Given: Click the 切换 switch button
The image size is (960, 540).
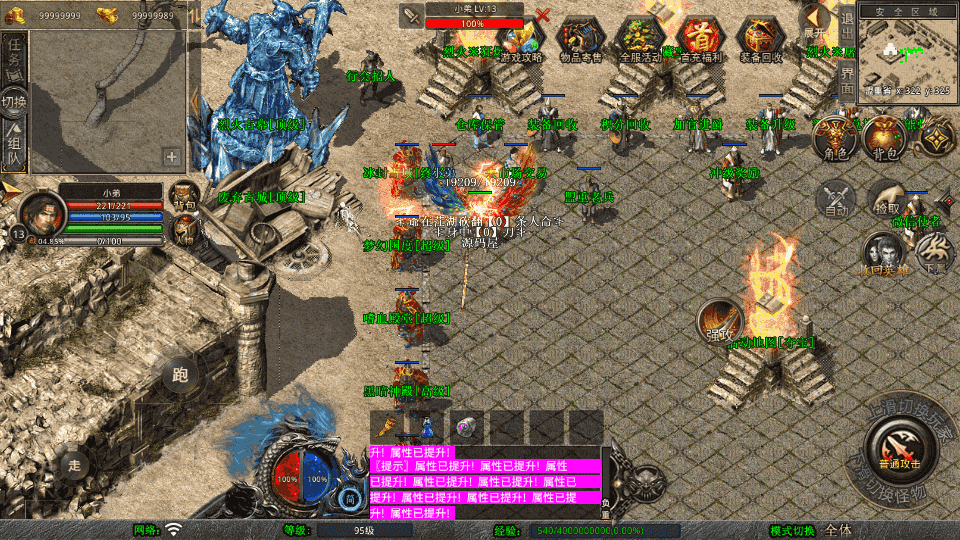Looking at the screenshot, I should point(15,102).
